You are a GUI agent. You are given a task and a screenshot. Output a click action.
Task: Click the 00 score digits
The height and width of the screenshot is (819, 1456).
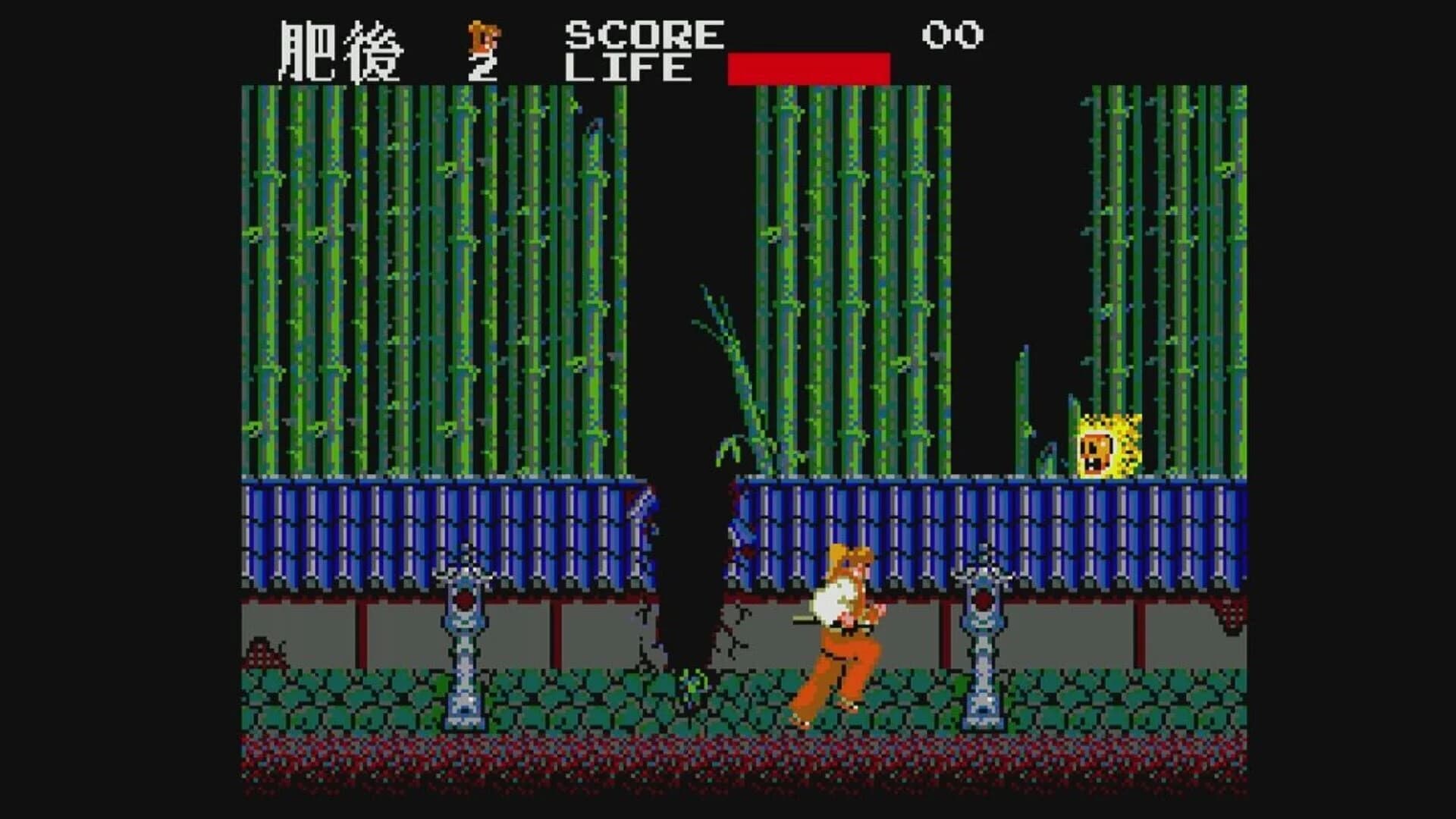tap(950, 34)
